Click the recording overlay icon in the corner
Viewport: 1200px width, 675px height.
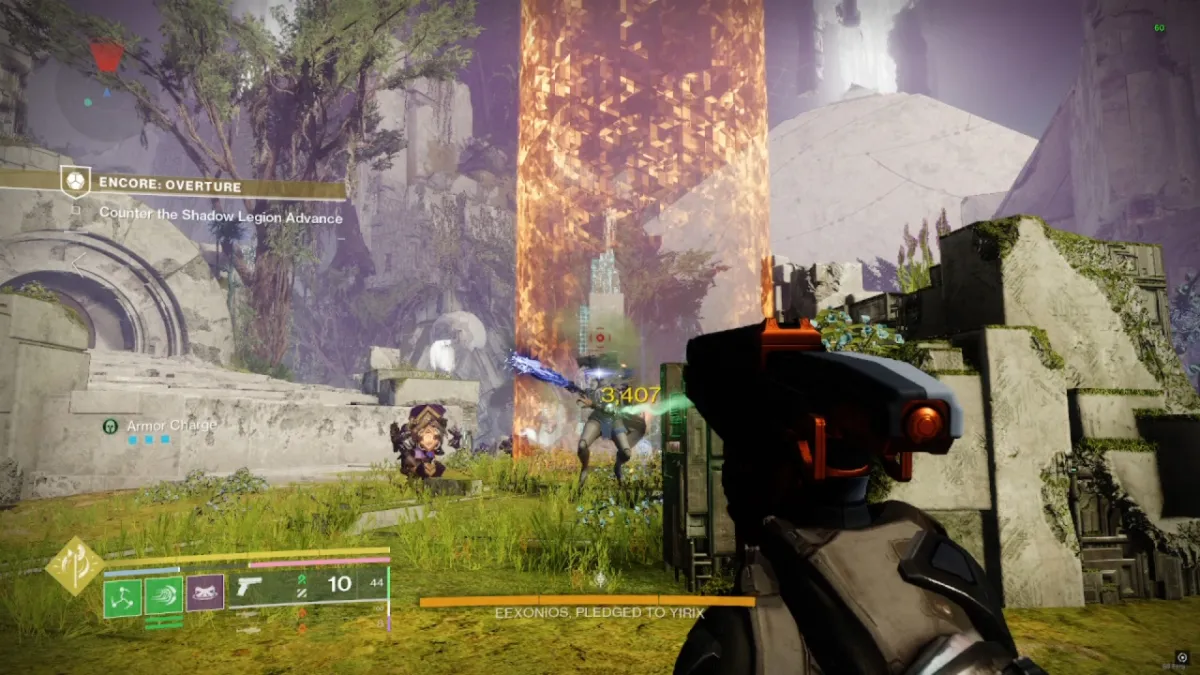1182,657
